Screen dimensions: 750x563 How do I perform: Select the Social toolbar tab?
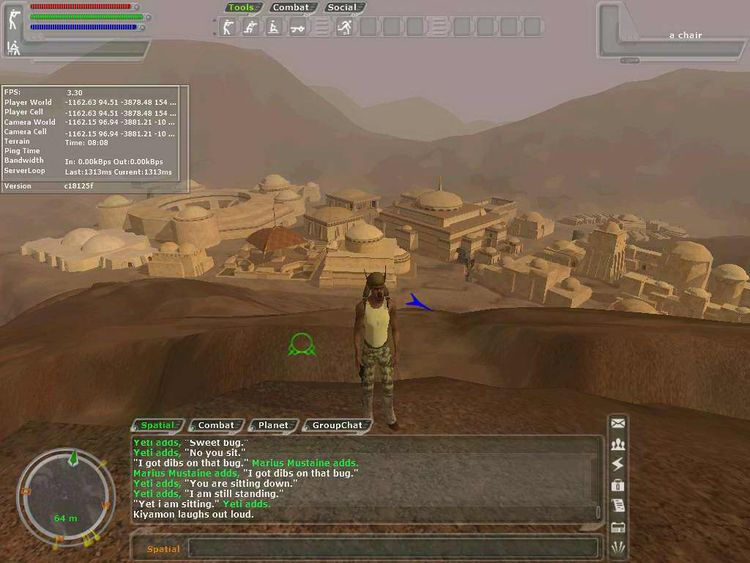click(342, 8)
